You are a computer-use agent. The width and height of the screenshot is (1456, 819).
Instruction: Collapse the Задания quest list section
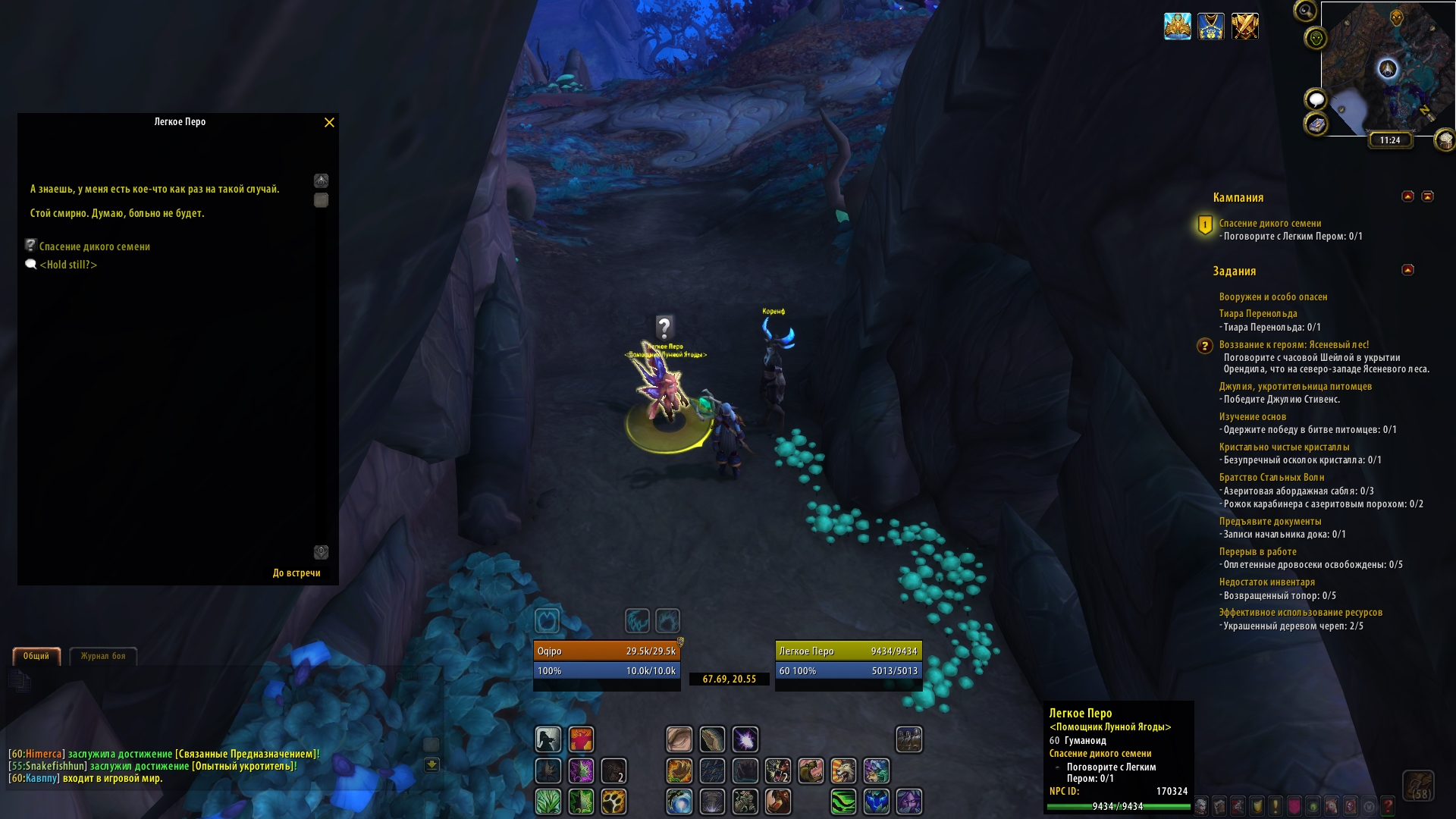[1408, 270]
